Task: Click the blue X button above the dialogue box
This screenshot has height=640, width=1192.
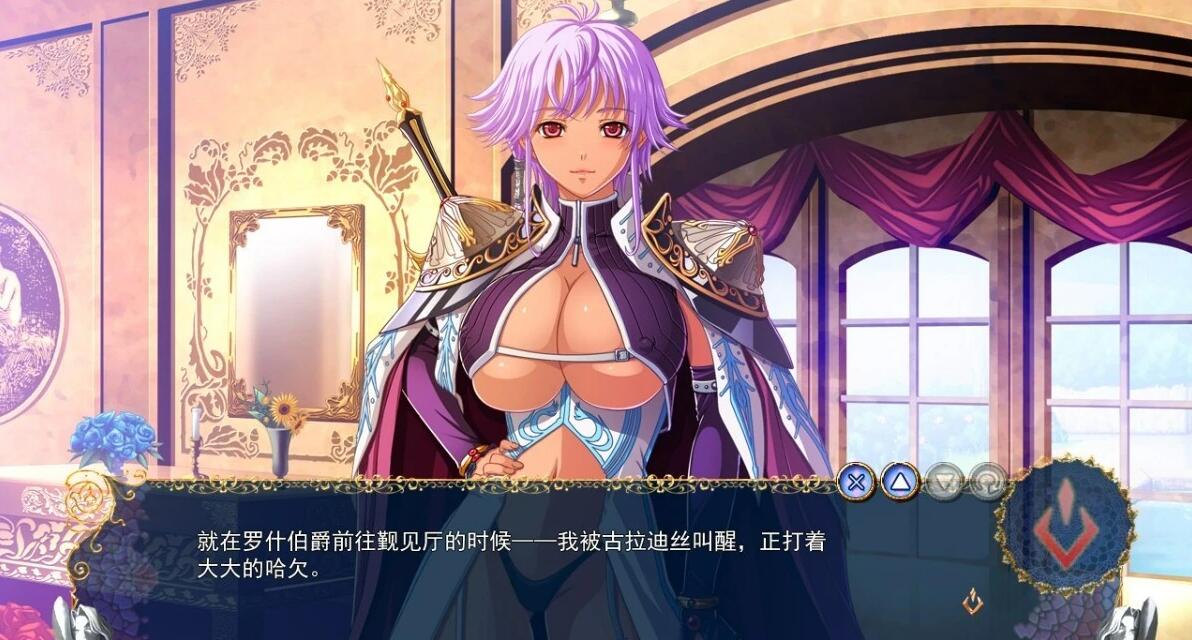Action: point(856,481)
